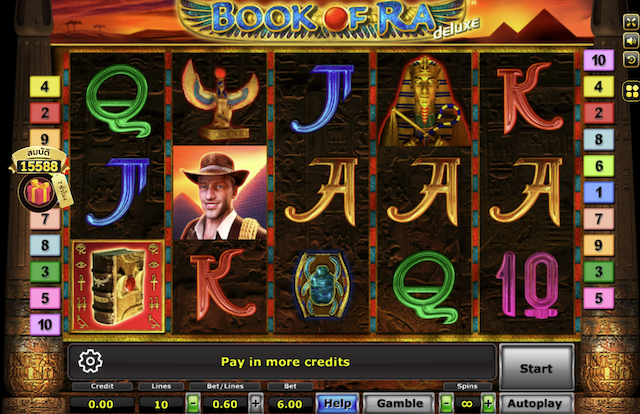This screenshot has height=414, width=640.
Task: Start the spin
Action: [x=536, y=367]
